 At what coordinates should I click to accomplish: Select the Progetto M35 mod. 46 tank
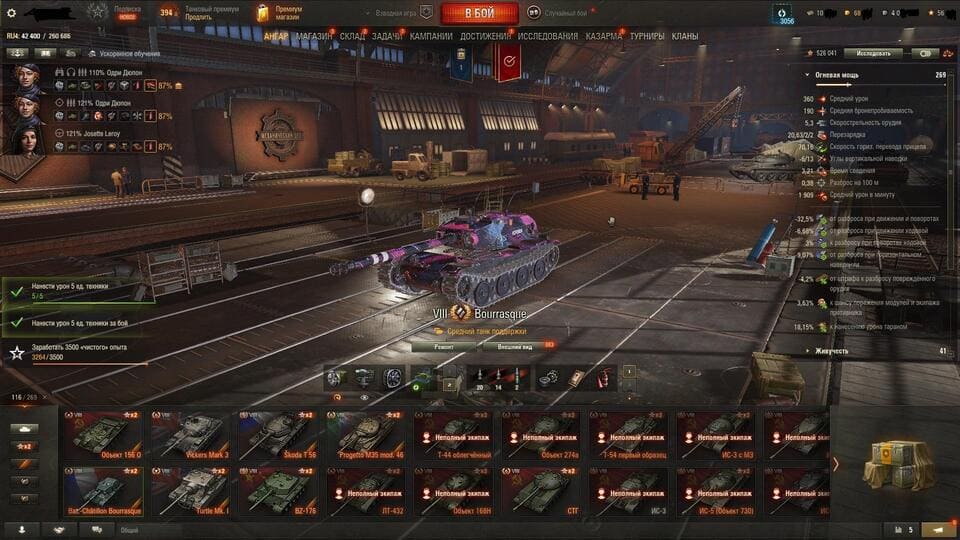click(364, 434)
